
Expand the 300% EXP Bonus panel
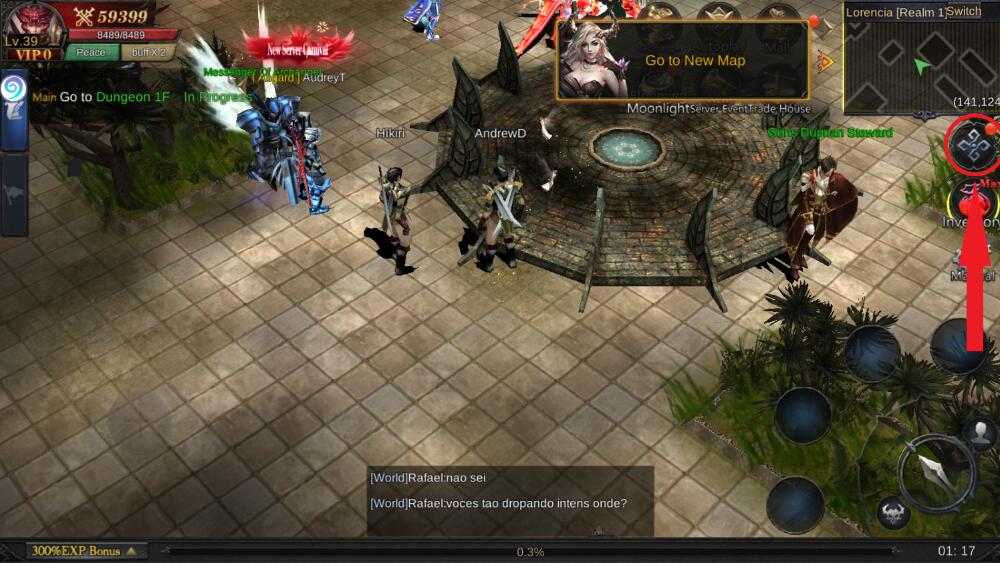click(87, 551)
